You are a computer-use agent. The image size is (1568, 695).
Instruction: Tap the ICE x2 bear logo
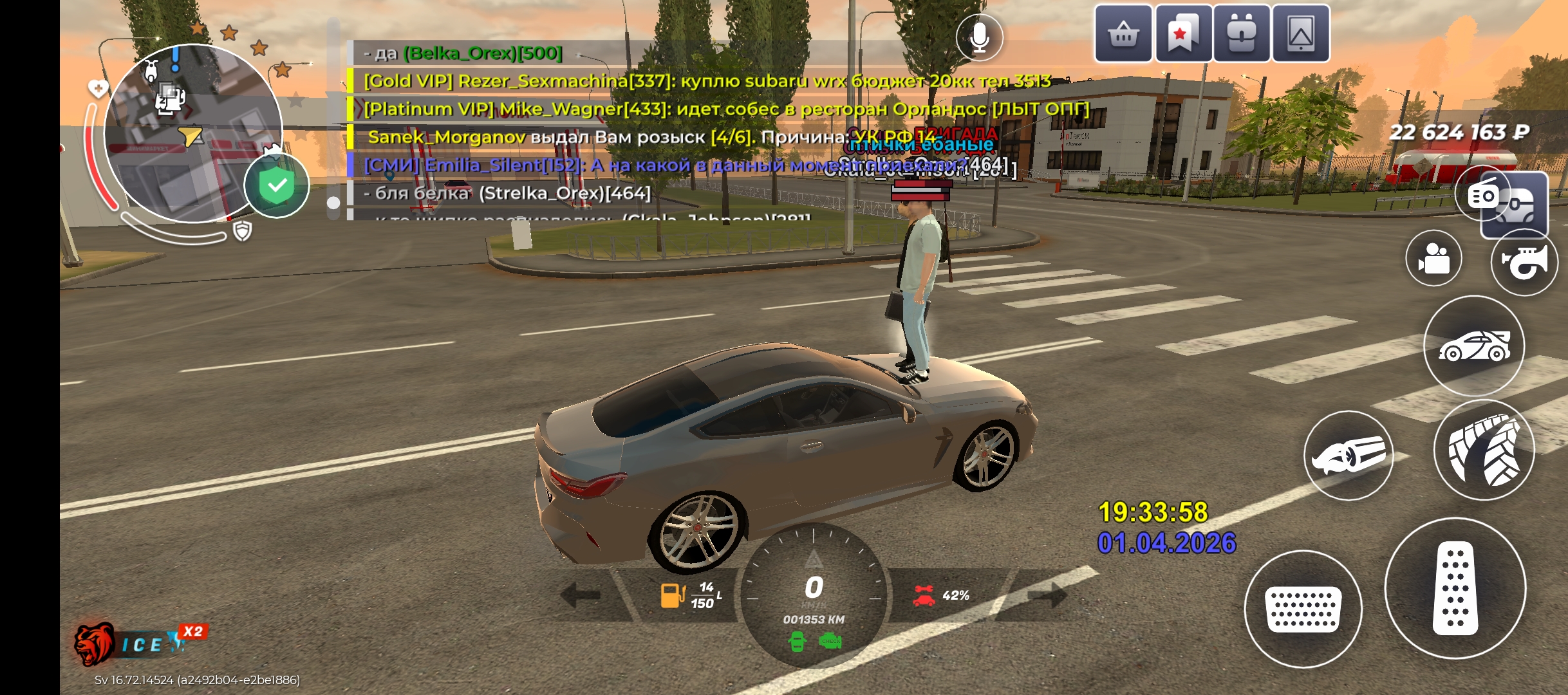point(138,643)
